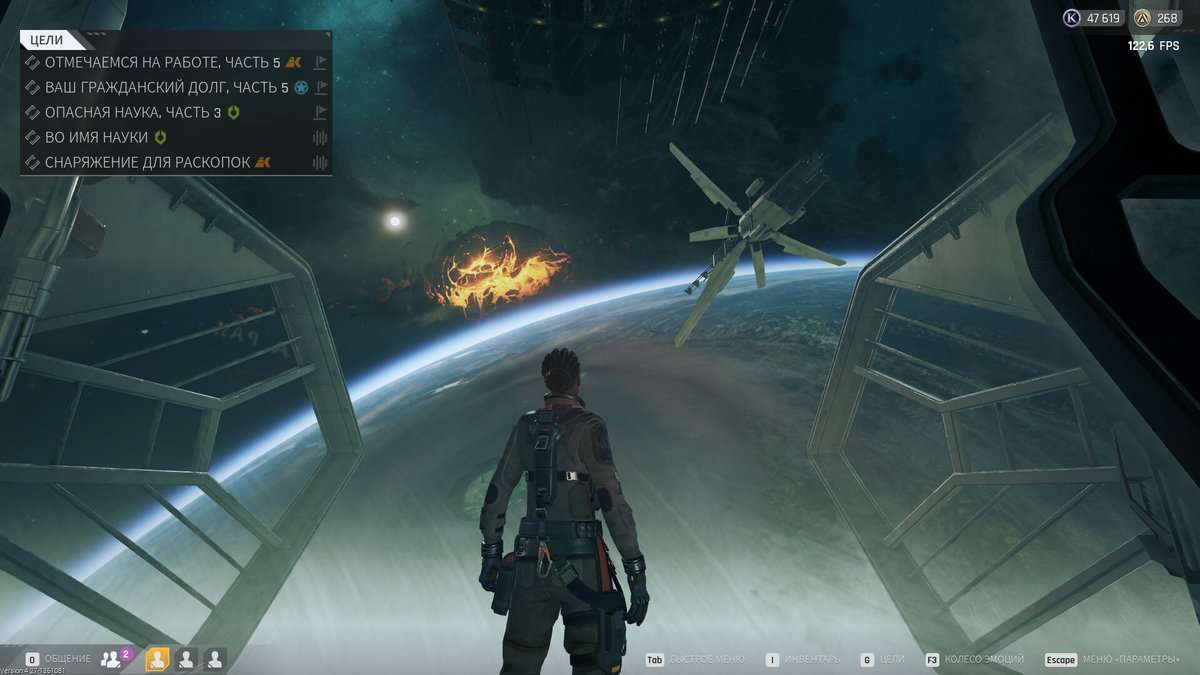Choose the quest "Опасная наука, часть 3"
Screen dimensions: 1200x675
(132, 112)
